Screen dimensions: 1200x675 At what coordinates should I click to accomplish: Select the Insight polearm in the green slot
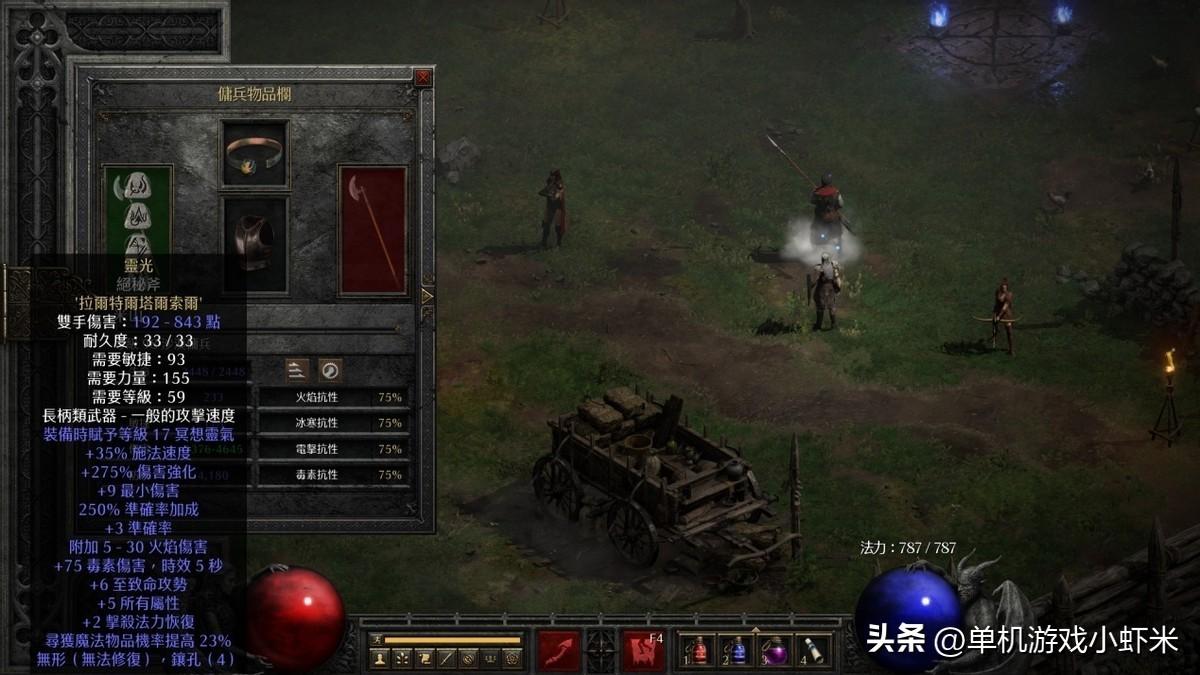pos(139,212)
